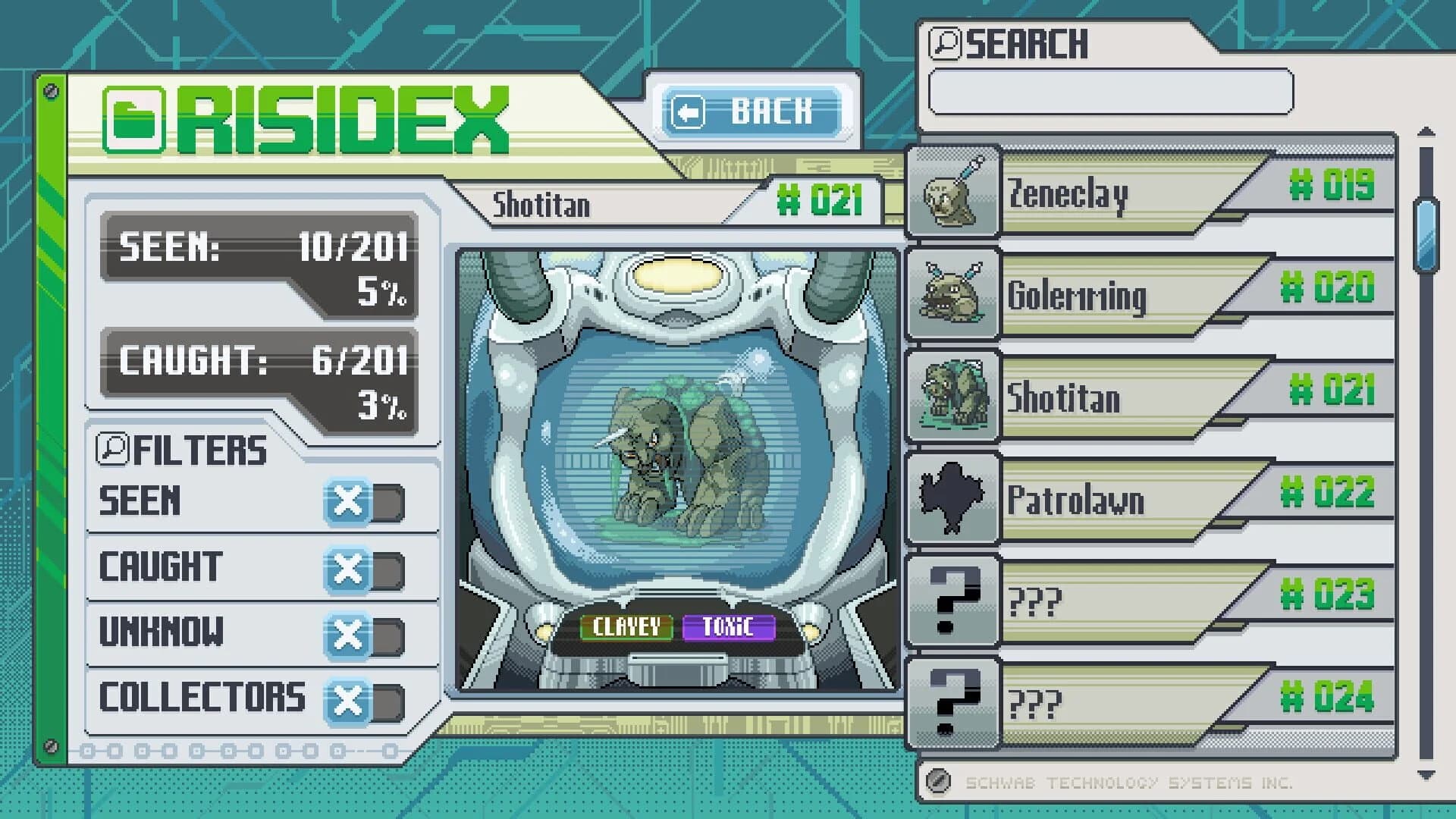
Task: Click the purple TOXIC type badge
Action: pyautogui.click(x=729, y=628)
